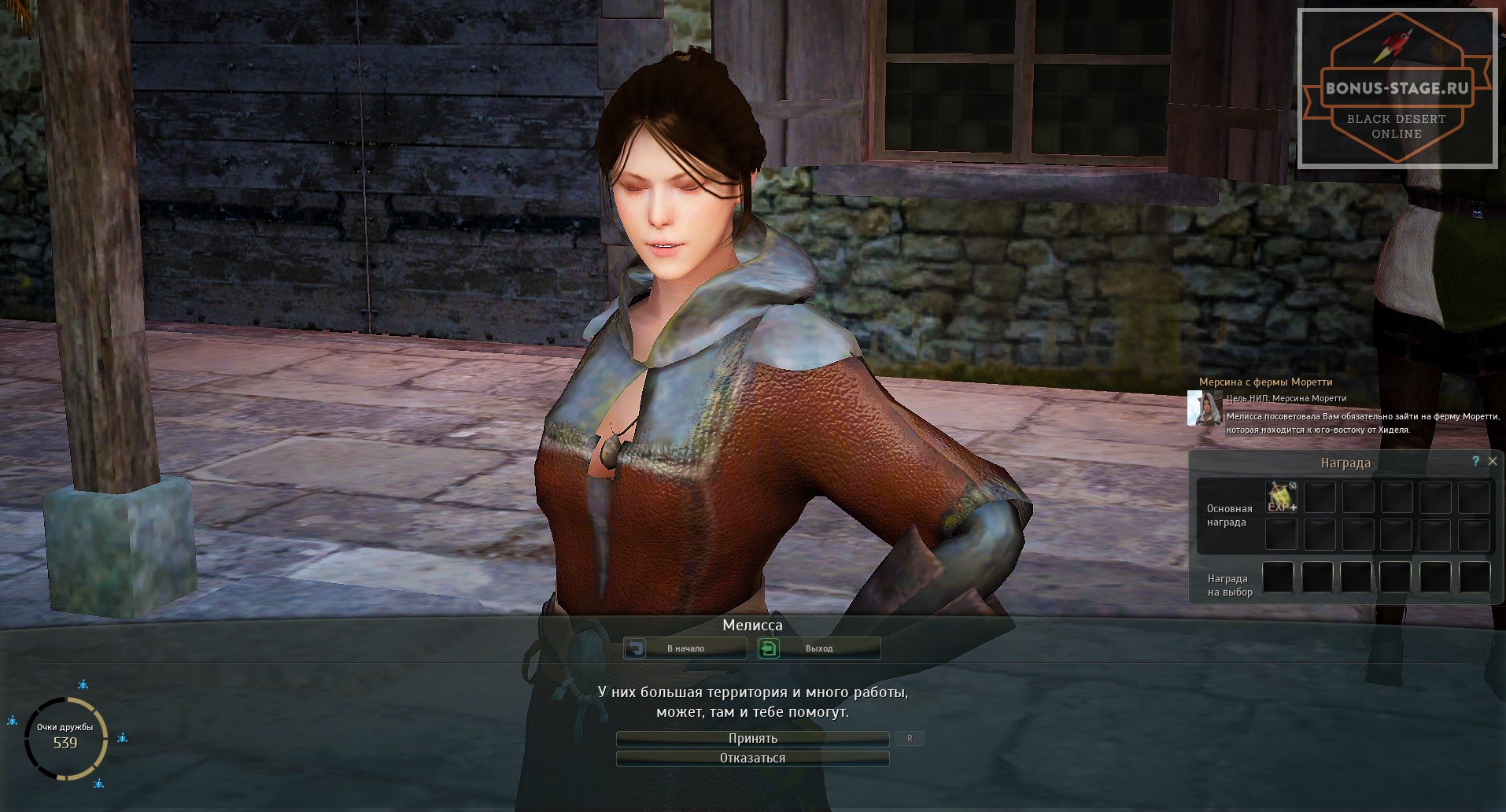Close the Награда rewards panel
1506x812 pixels.
[x=1493, y=461]
